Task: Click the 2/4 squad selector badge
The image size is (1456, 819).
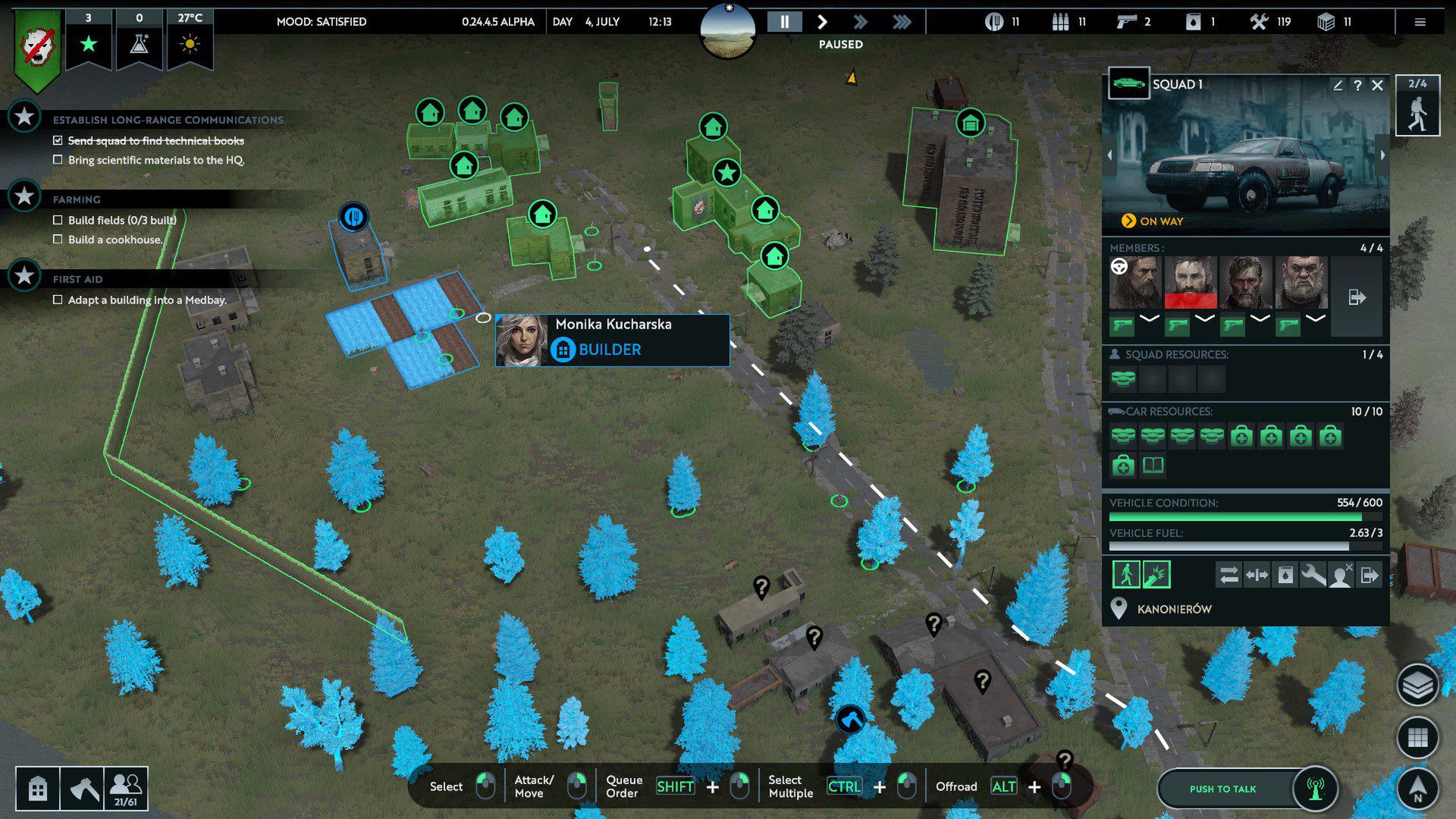Action: (x=1417, y=106)
